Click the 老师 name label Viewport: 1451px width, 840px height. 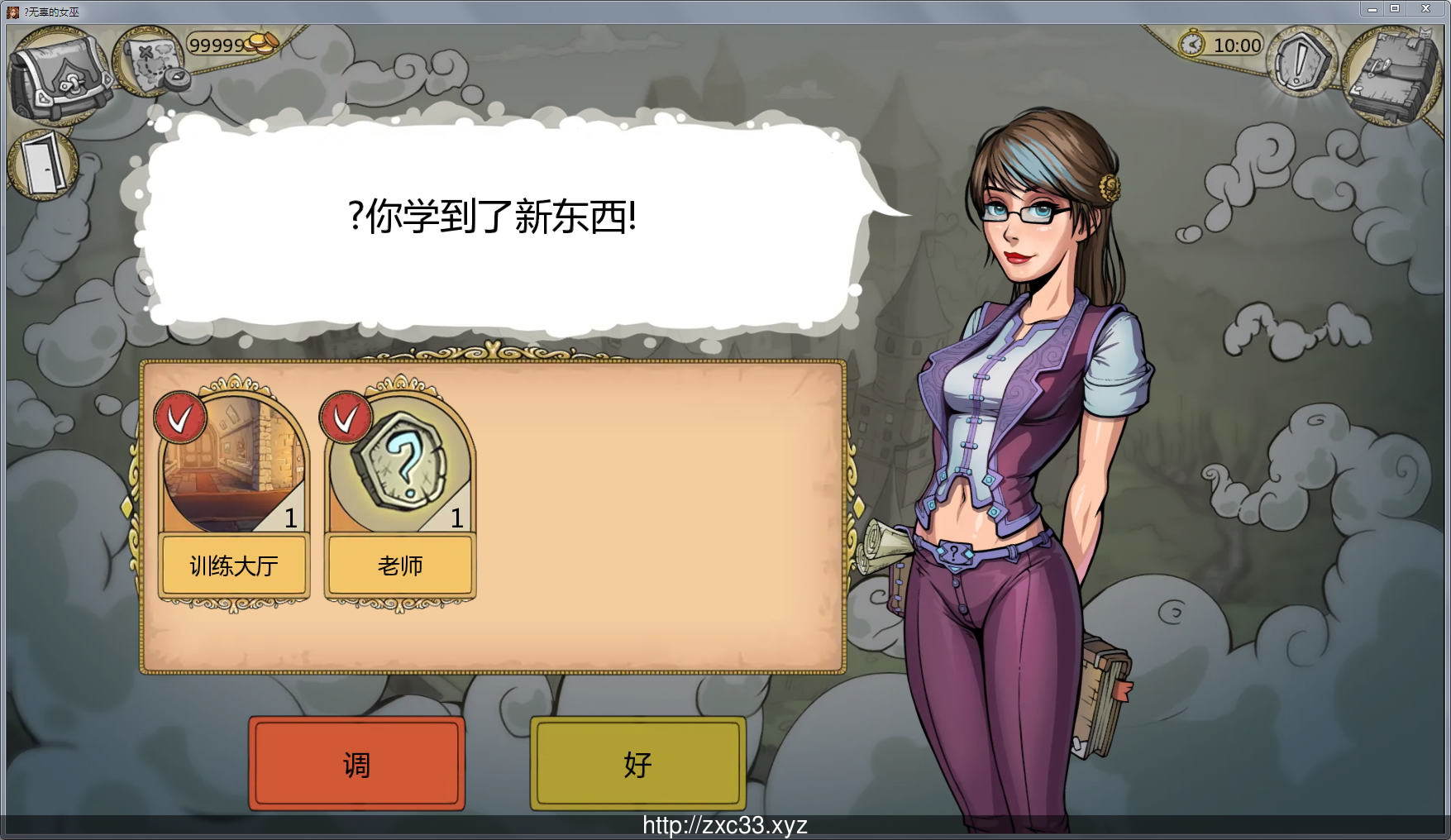tap(400, 566)
